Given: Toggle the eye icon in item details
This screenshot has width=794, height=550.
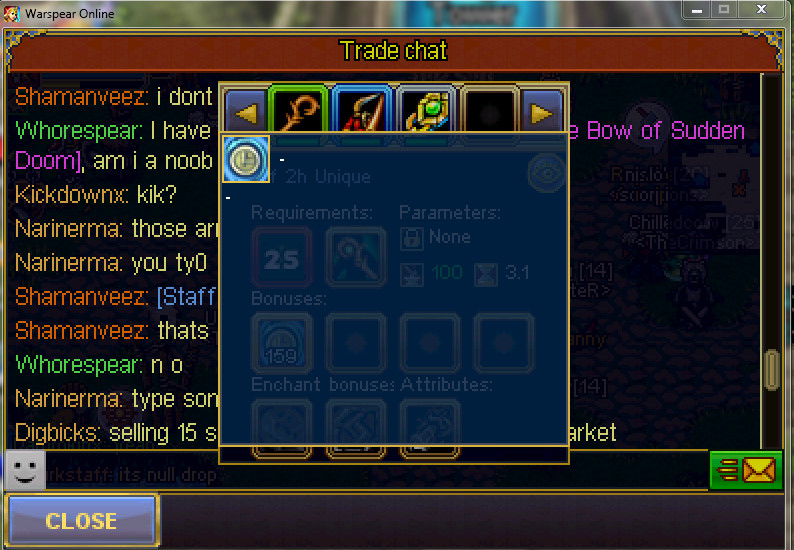Looking at the screenshot, I should [x=545, y=171].
